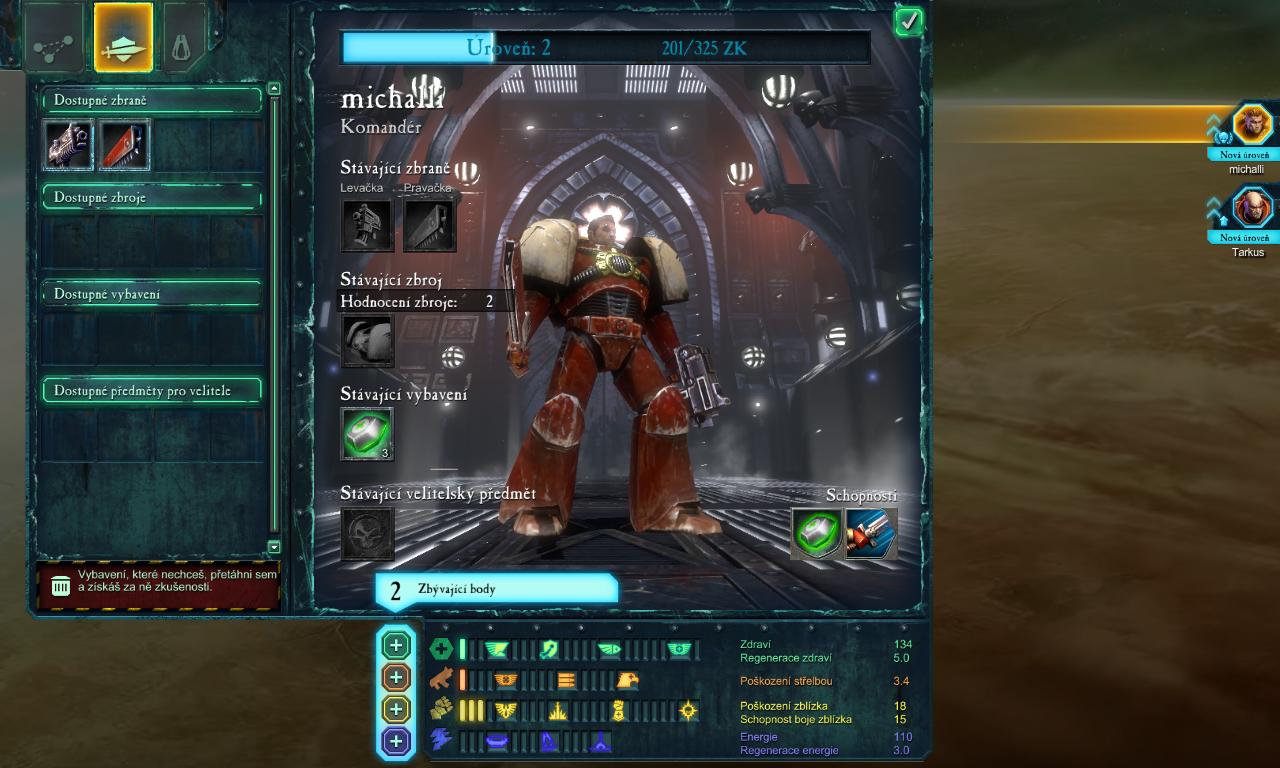The image size is (1280, 768).
Task: Select the Tarkus squad portrait
Action: point(1251,209)
